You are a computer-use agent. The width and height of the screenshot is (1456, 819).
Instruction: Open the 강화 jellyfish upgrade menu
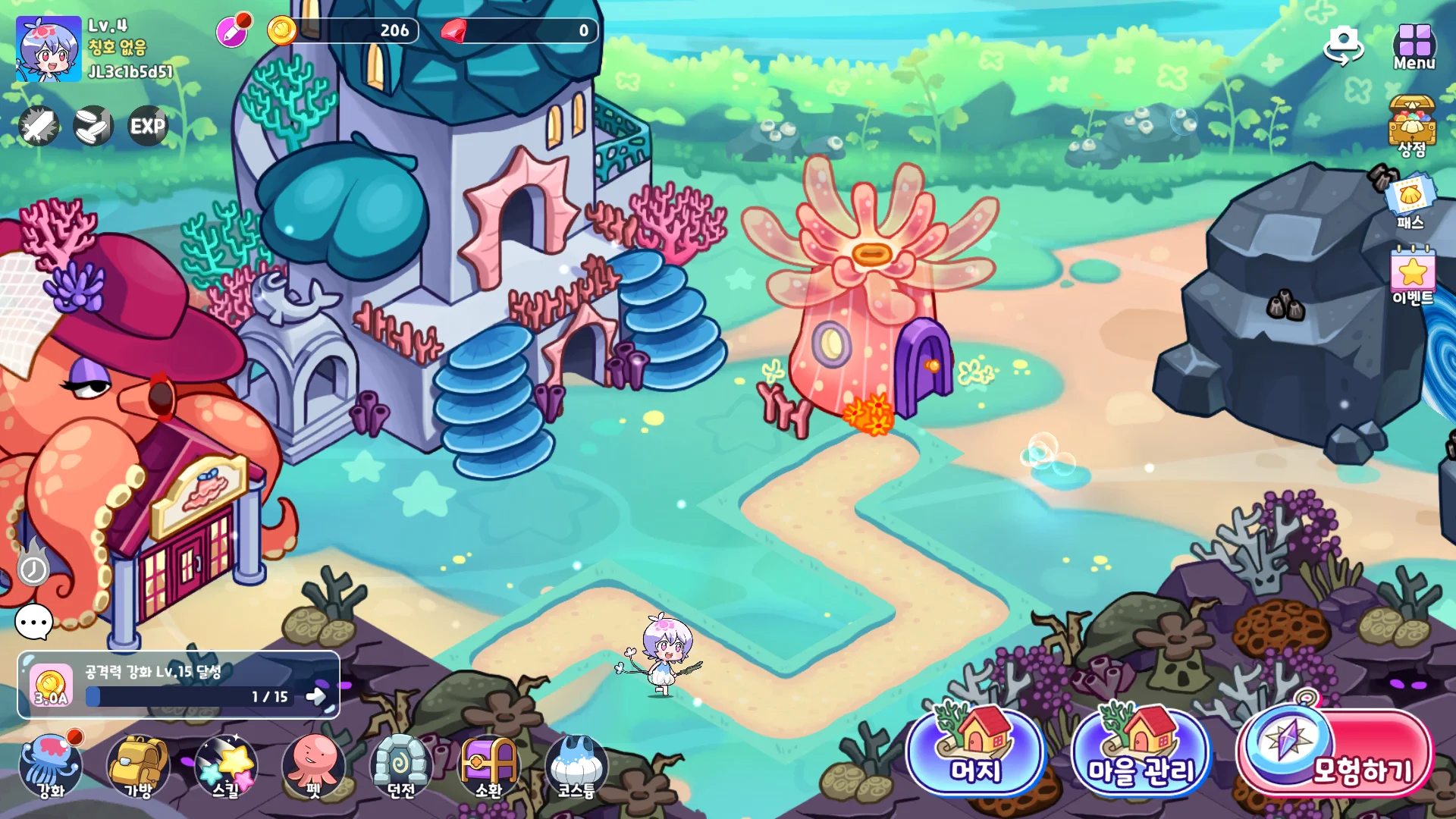(51, 766)
